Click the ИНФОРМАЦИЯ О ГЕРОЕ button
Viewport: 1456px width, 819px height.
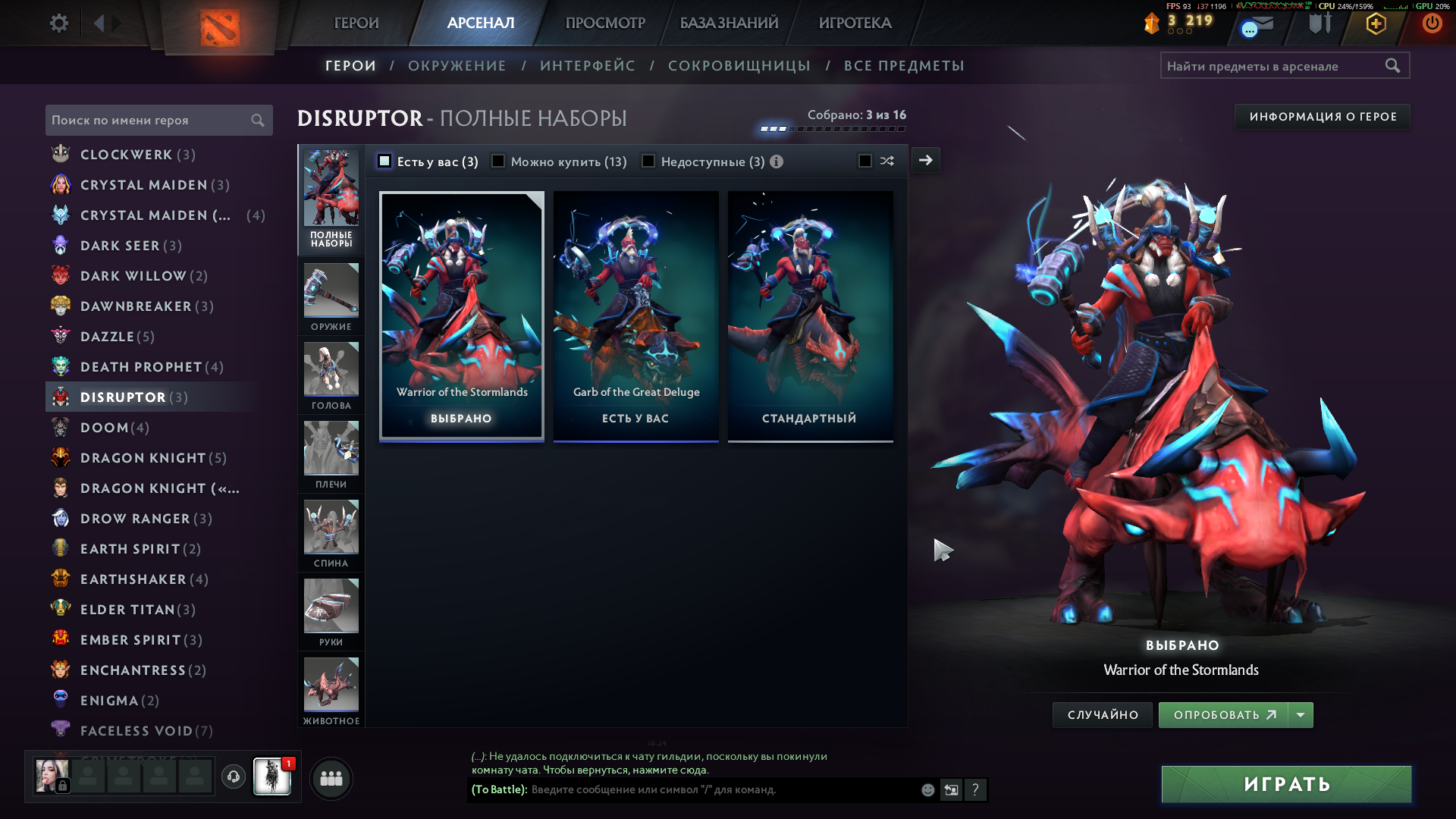click(x=1323, y=117)
